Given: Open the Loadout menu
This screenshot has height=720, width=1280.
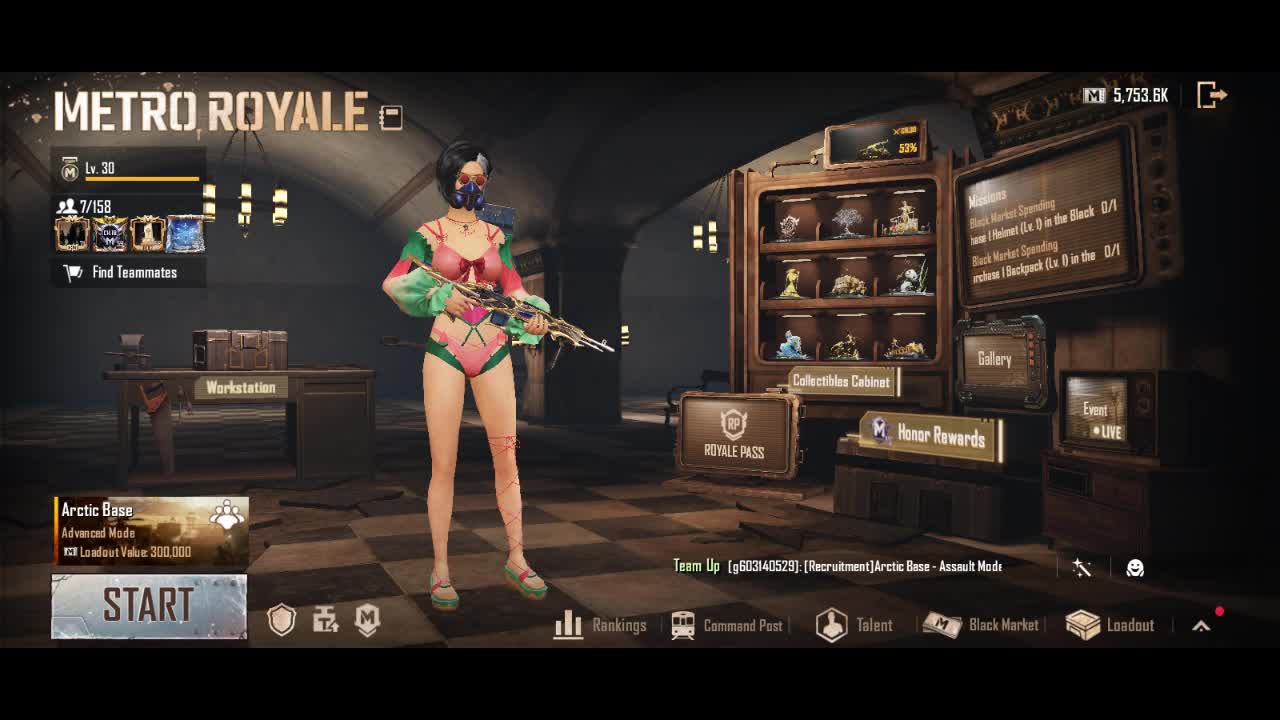Looking at the screenshot, I should [1110, 625].
